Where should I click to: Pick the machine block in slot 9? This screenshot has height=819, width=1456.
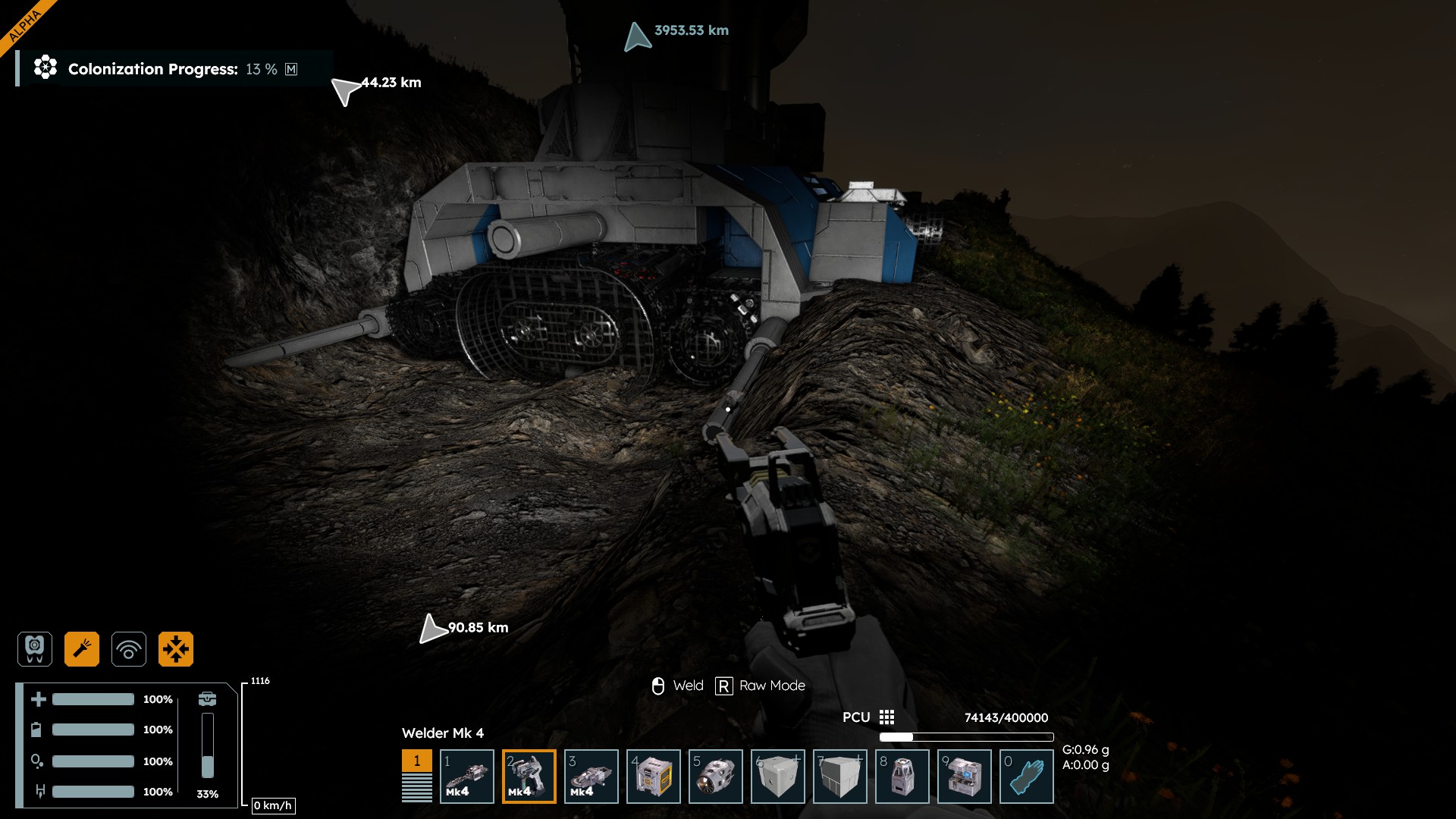pyautogui.click(x=965, y=776)
